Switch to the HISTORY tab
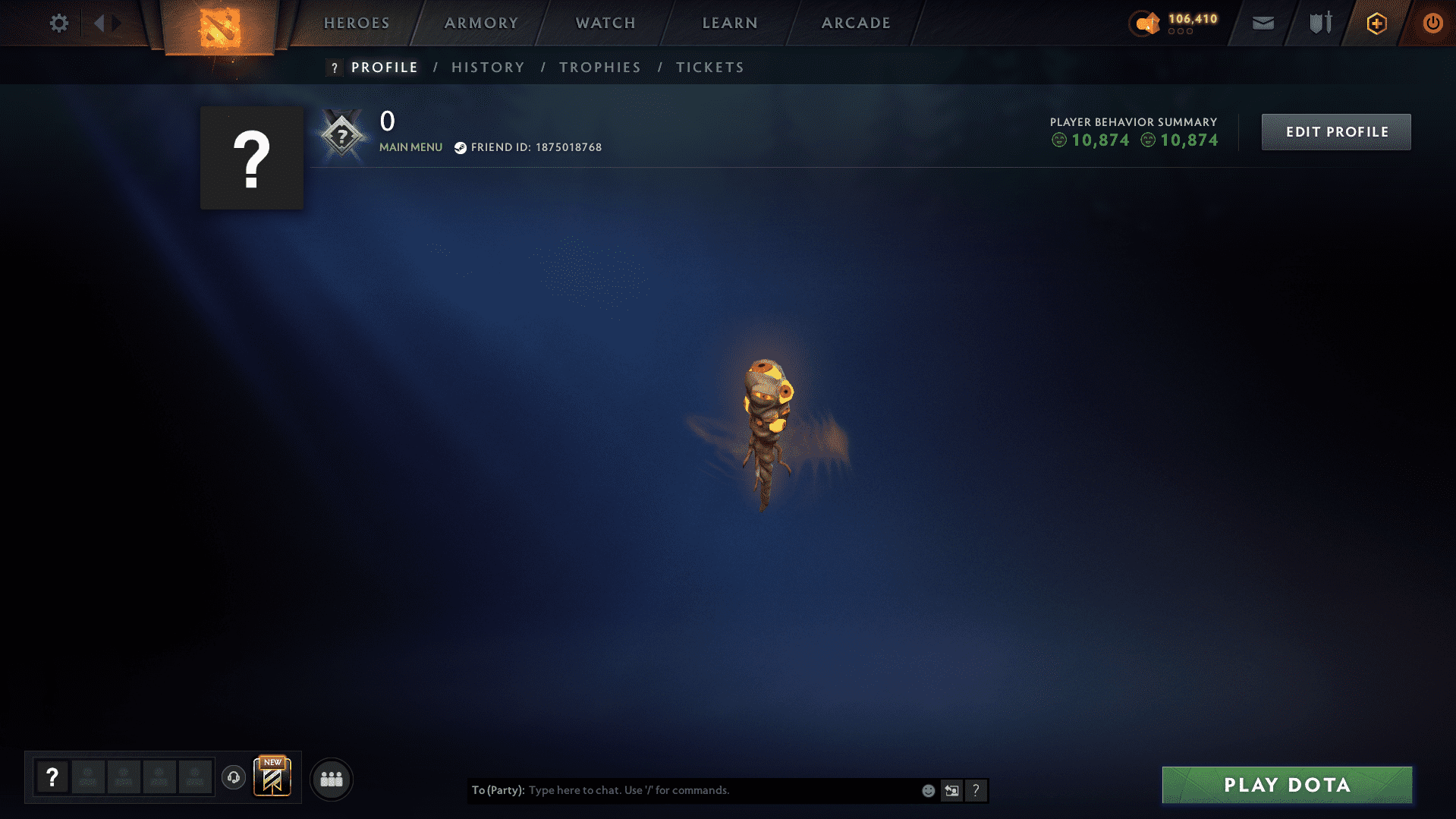Viewport: 1456px width, 819px height. 488,67
